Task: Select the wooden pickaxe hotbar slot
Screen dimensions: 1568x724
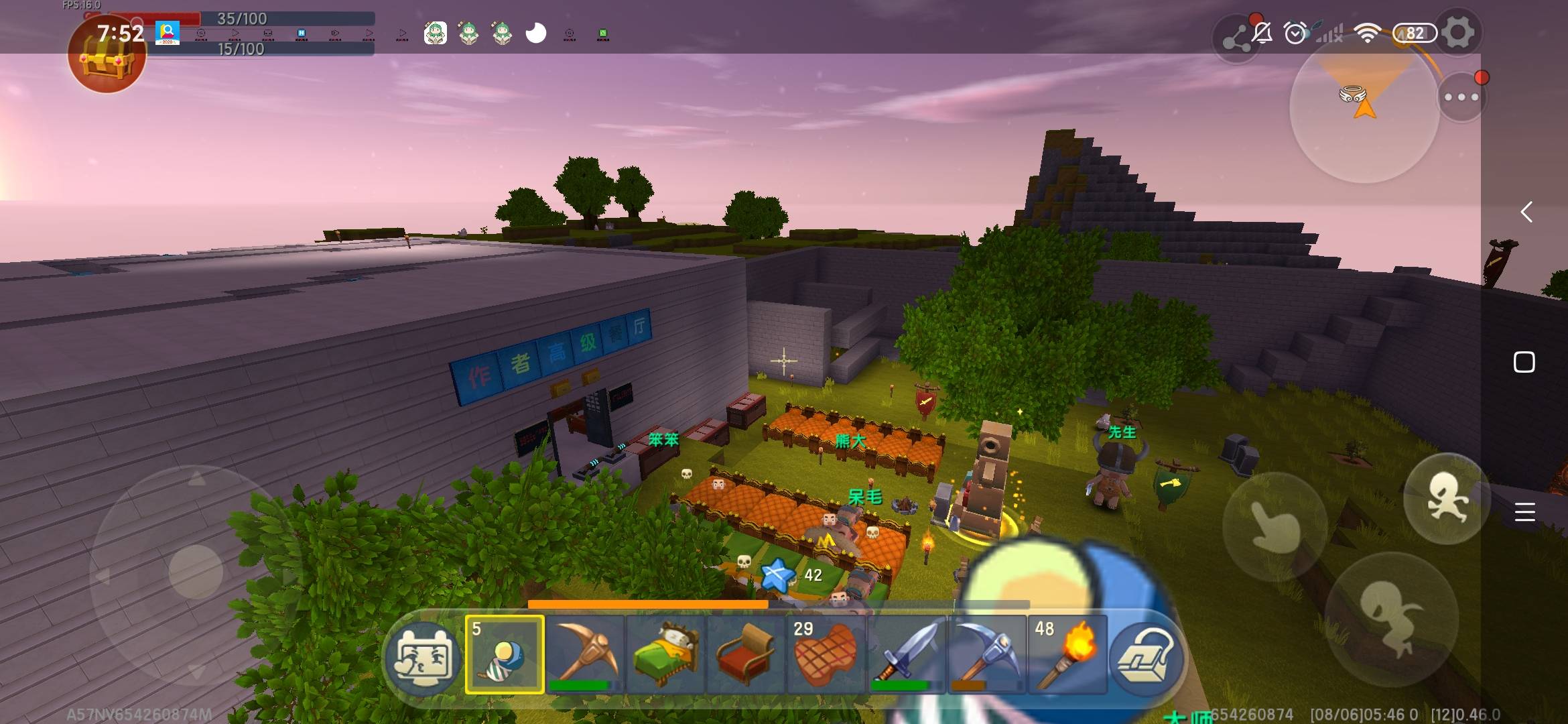Action: pos(585,654)
